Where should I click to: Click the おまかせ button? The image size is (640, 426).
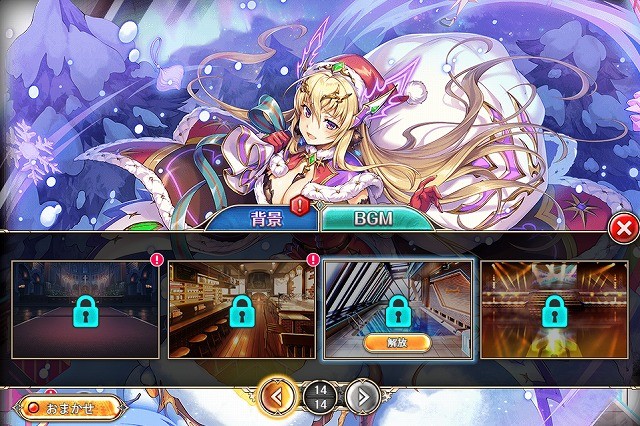point(70,407)
